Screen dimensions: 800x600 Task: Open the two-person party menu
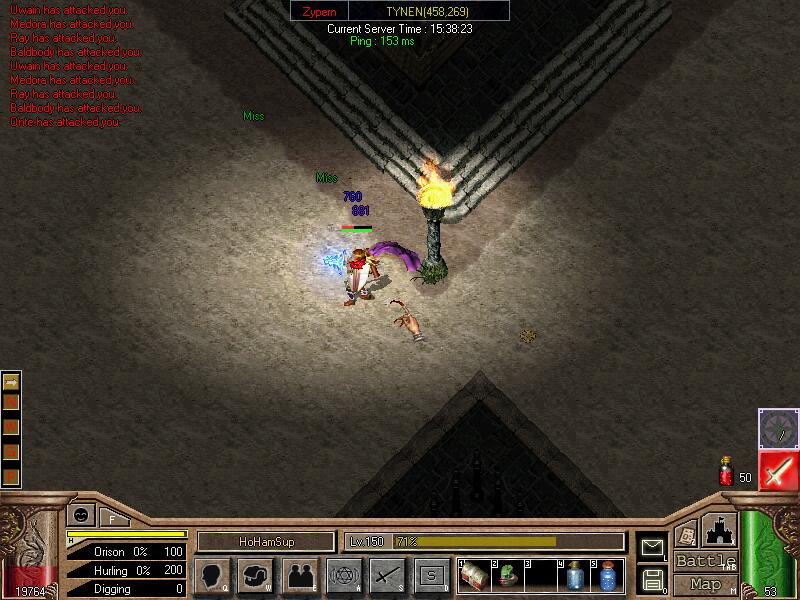tap(299, 576)
